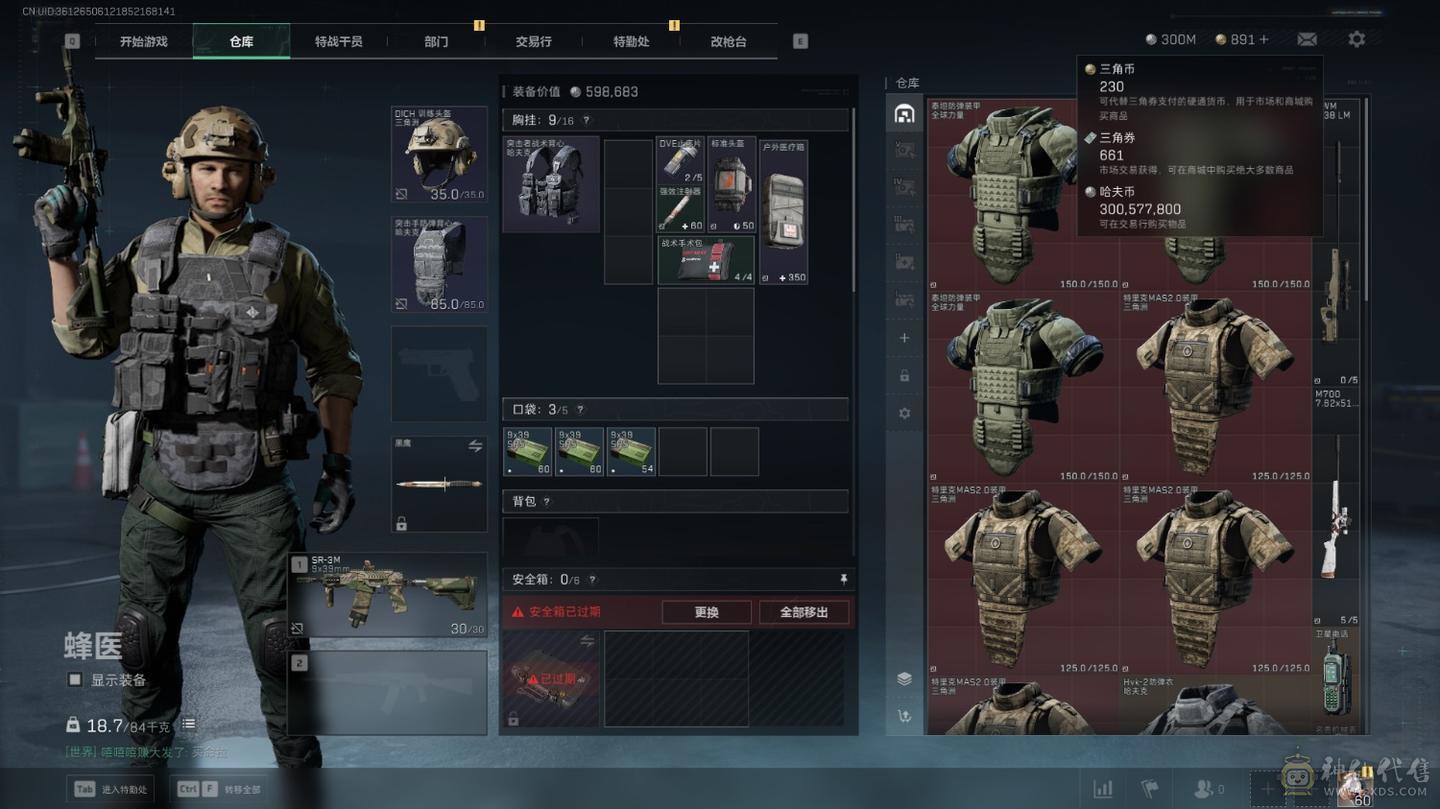
Task: Open settings via the gear icon
Action: (1356, 39)
